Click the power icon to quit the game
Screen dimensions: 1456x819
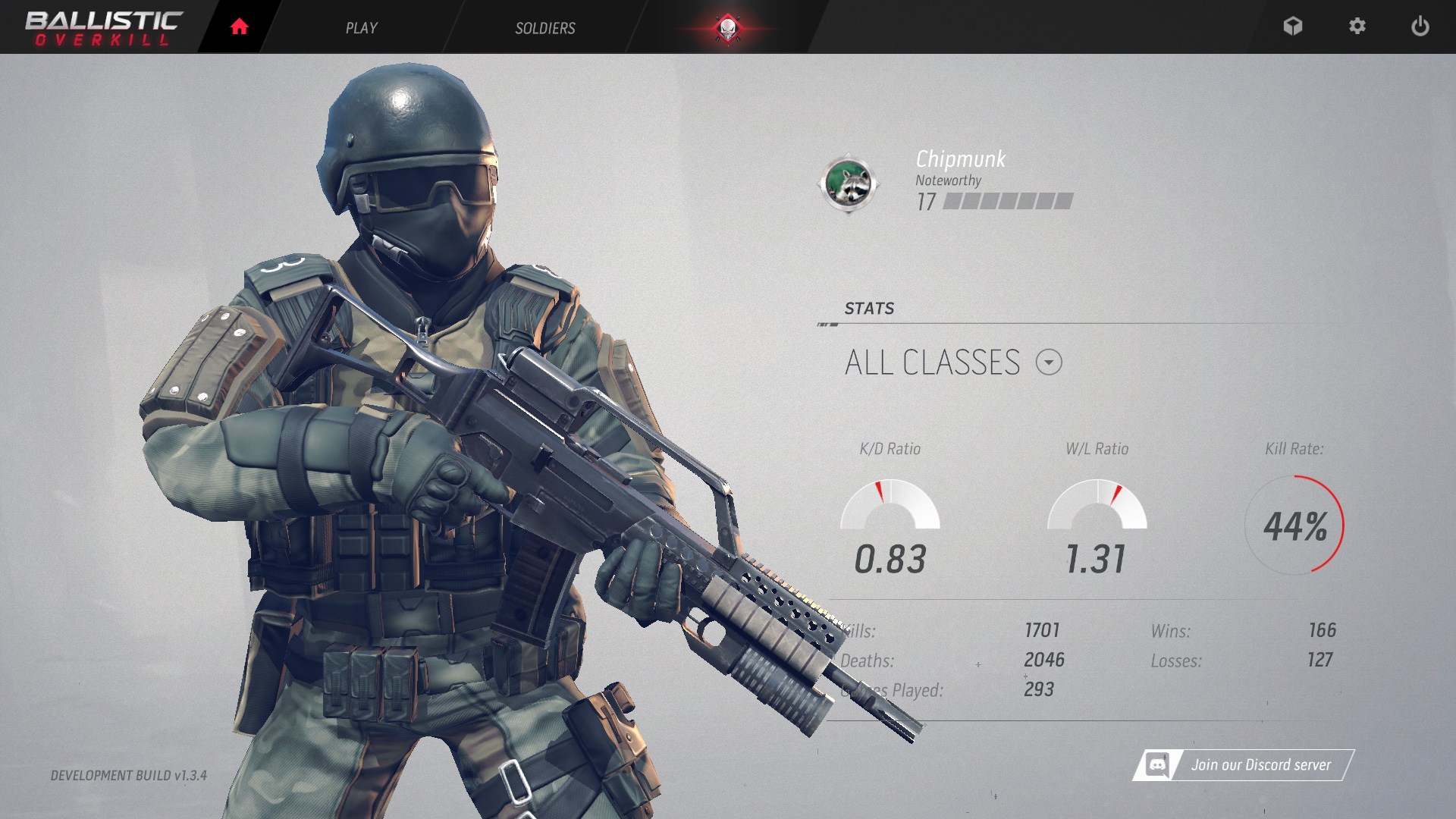[1420, 27]
